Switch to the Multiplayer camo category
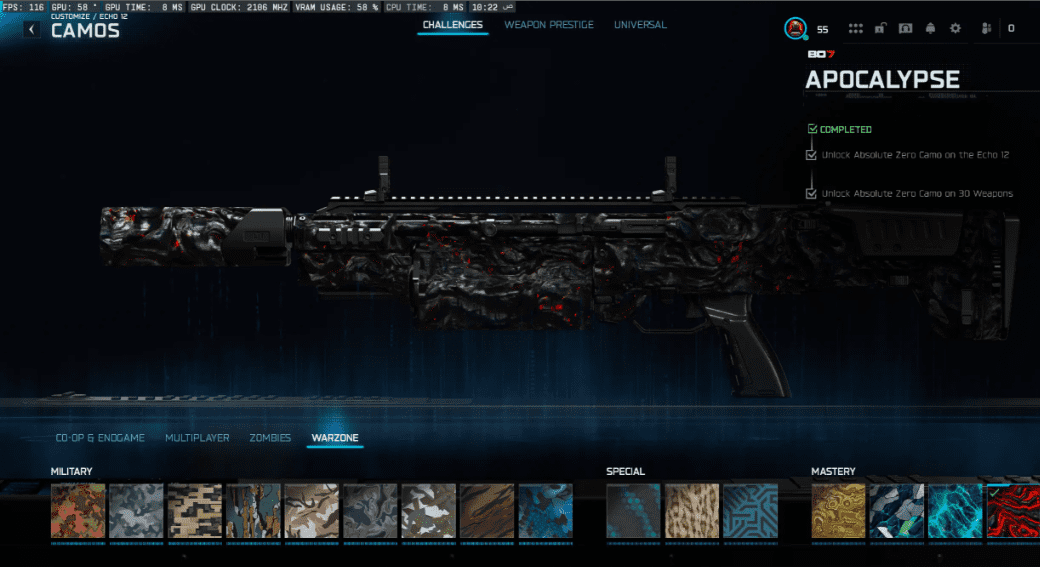This screenshot has width=1040, height=567. pyautogui.click(x=197, y=438)
